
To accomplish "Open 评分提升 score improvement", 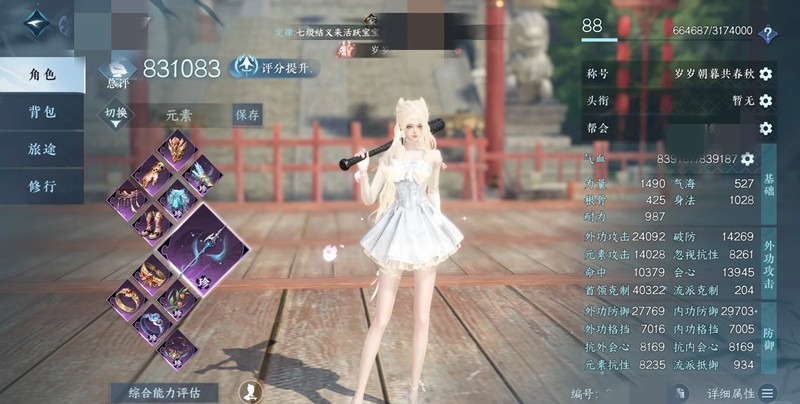I will [275, 68].
